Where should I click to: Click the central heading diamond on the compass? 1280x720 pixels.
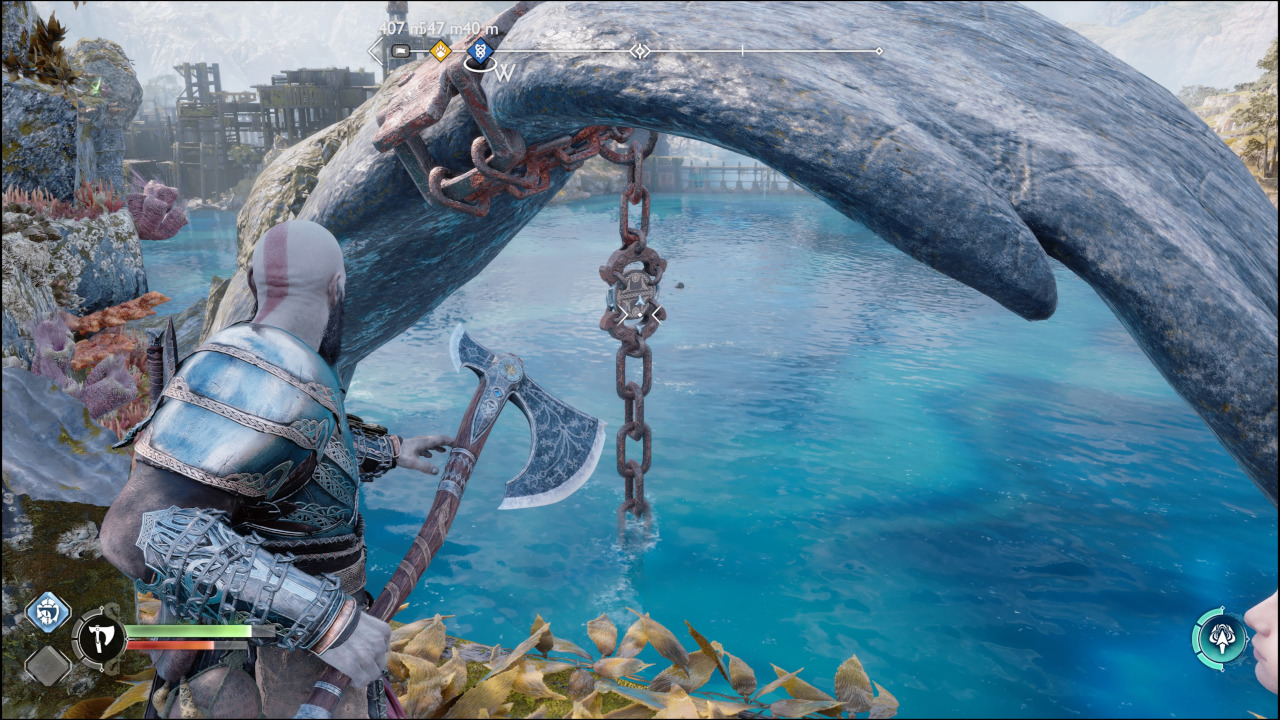(639, 49)
